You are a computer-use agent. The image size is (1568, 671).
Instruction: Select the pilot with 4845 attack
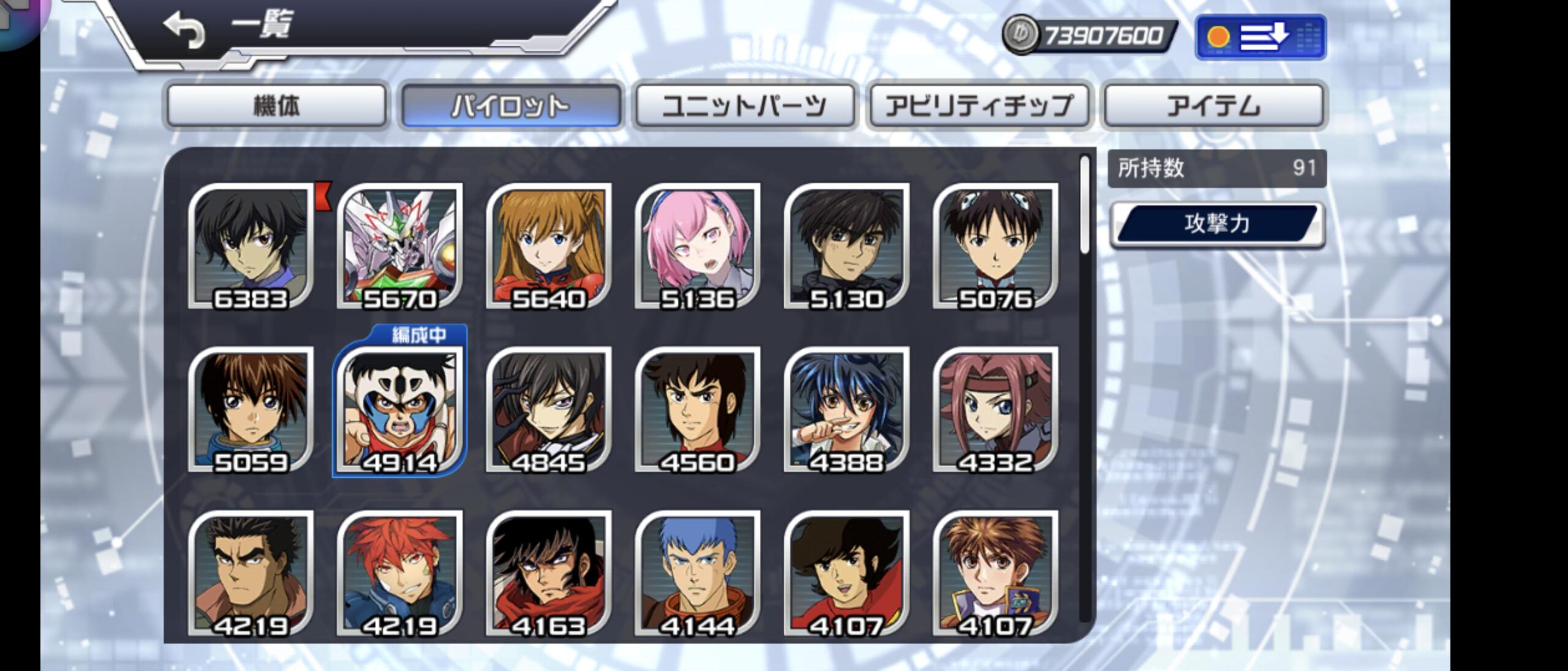point(549,410)
